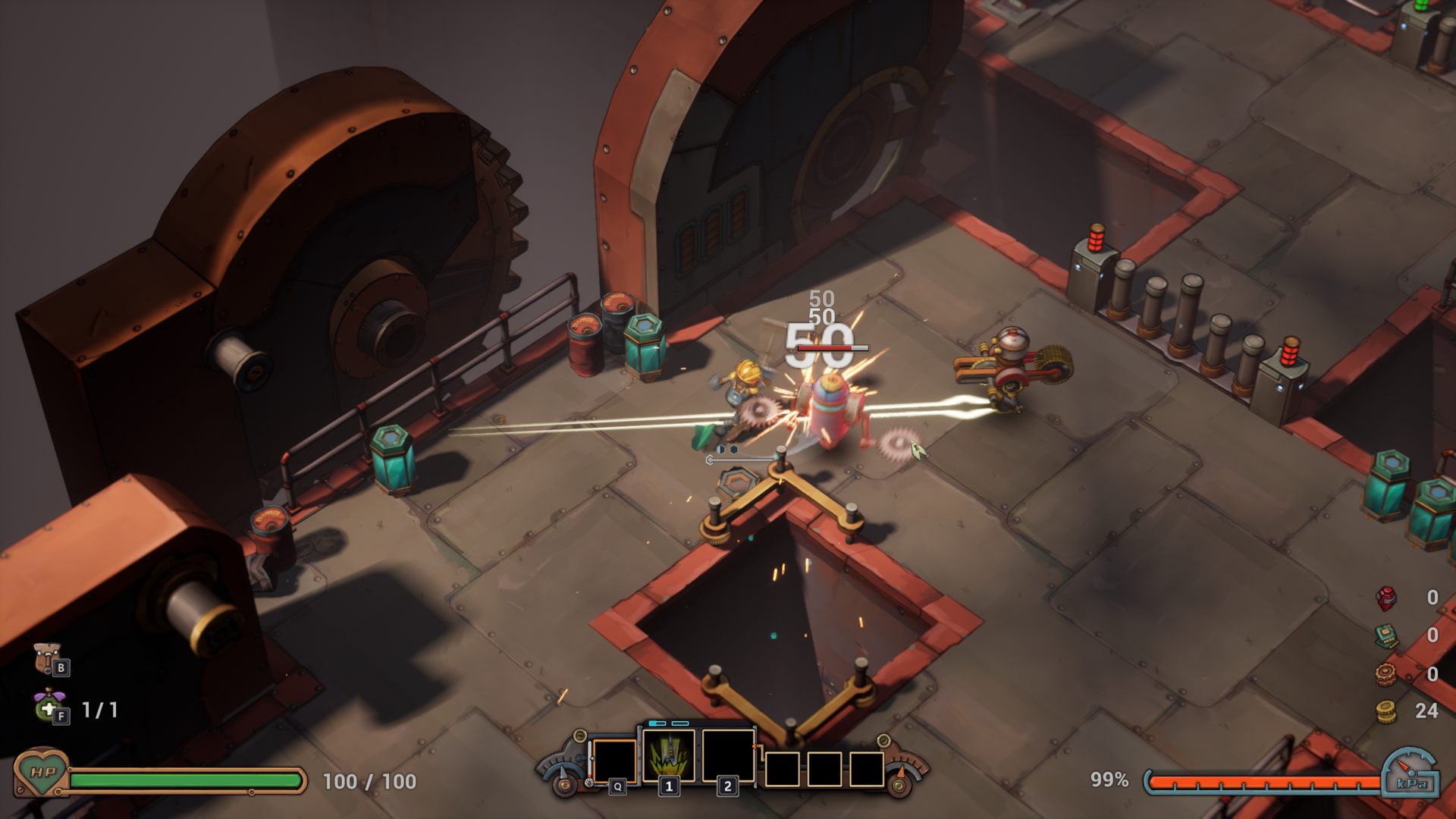Expand the left cyan charge indicator above hotbar
This screenshot has width=1456, height=819.
point(657,723)
